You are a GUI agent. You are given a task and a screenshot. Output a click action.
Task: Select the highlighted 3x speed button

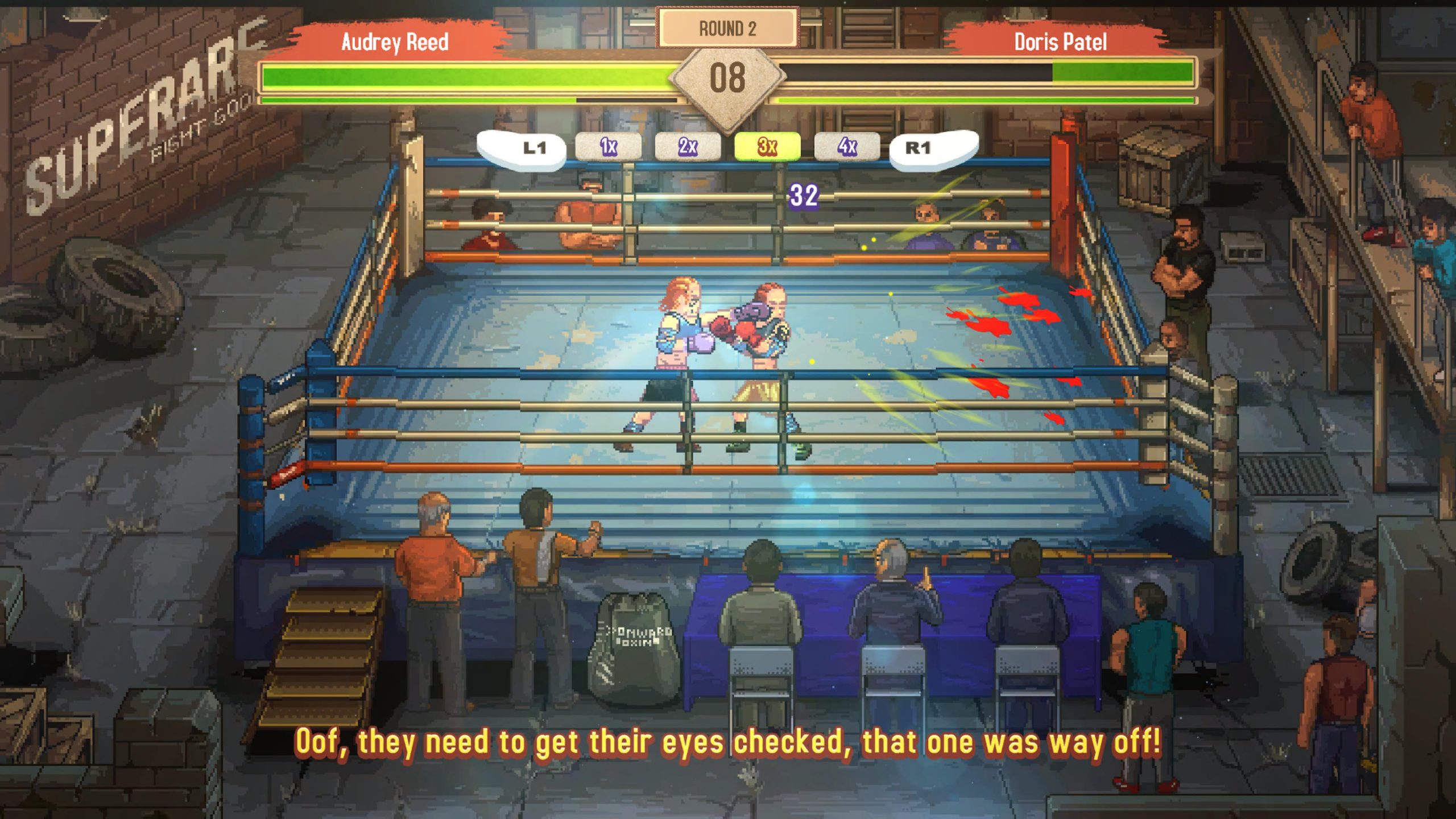click(767, 147)
